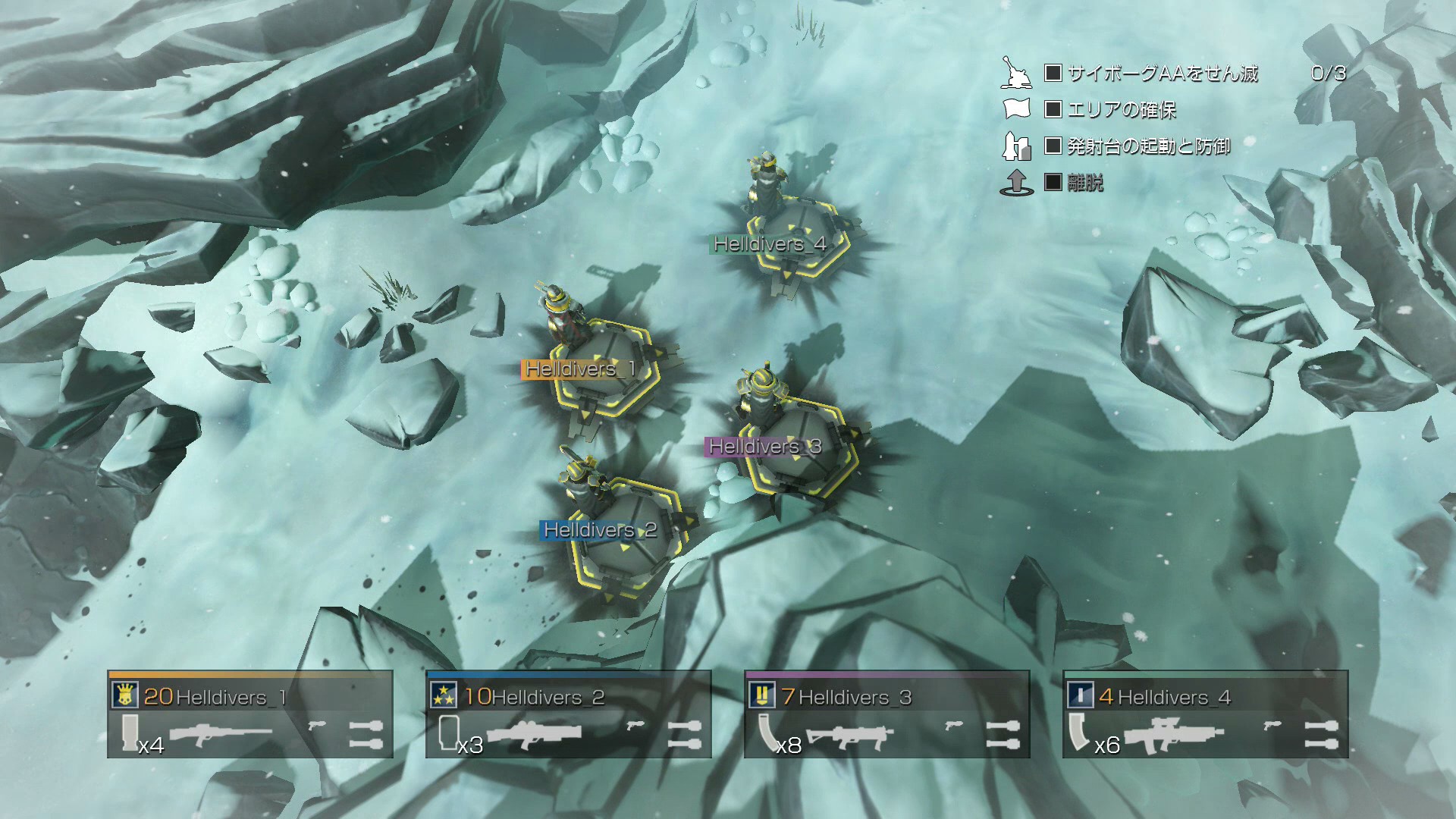Choose Helldivers_2's primary weapon icon
The width and height of the screenshot is (1456, 819).
pos(533,734)
